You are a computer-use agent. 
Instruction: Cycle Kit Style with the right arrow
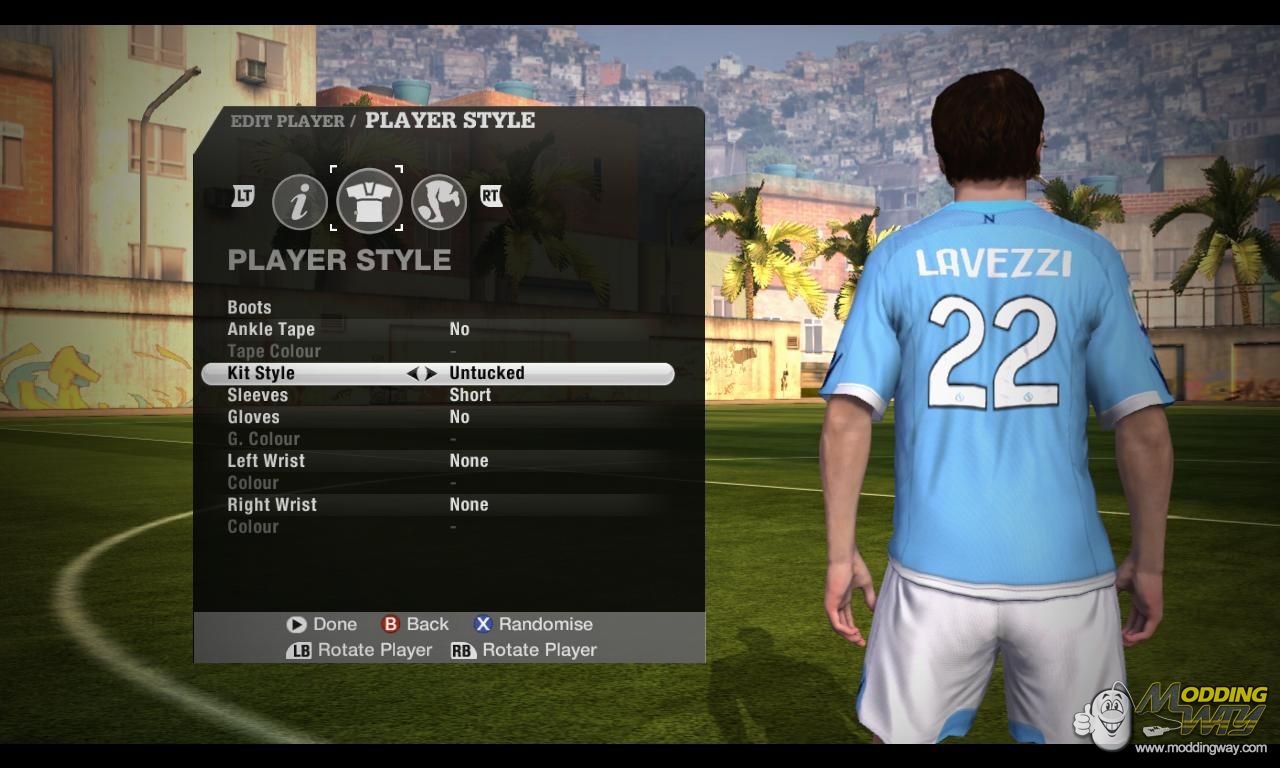tap(431, 373)
